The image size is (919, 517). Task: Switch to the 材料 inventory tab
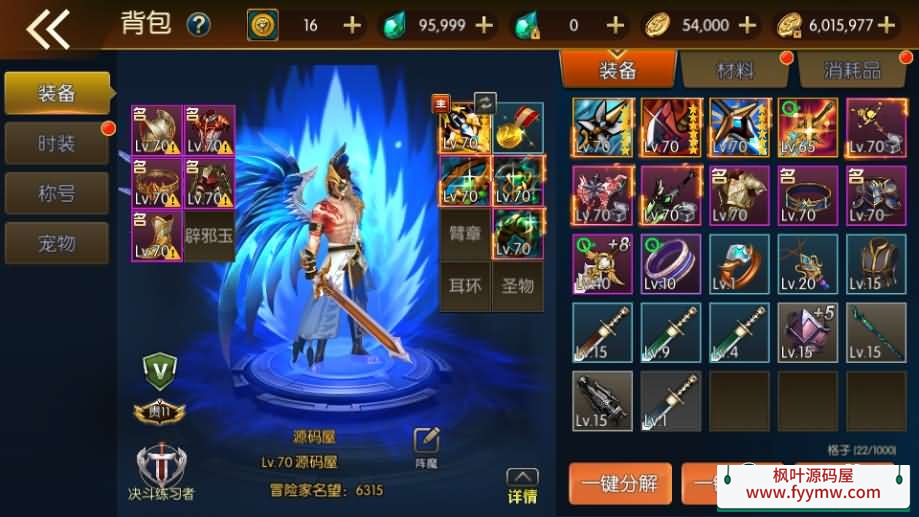pyautogui.click(x=735, y=70)
